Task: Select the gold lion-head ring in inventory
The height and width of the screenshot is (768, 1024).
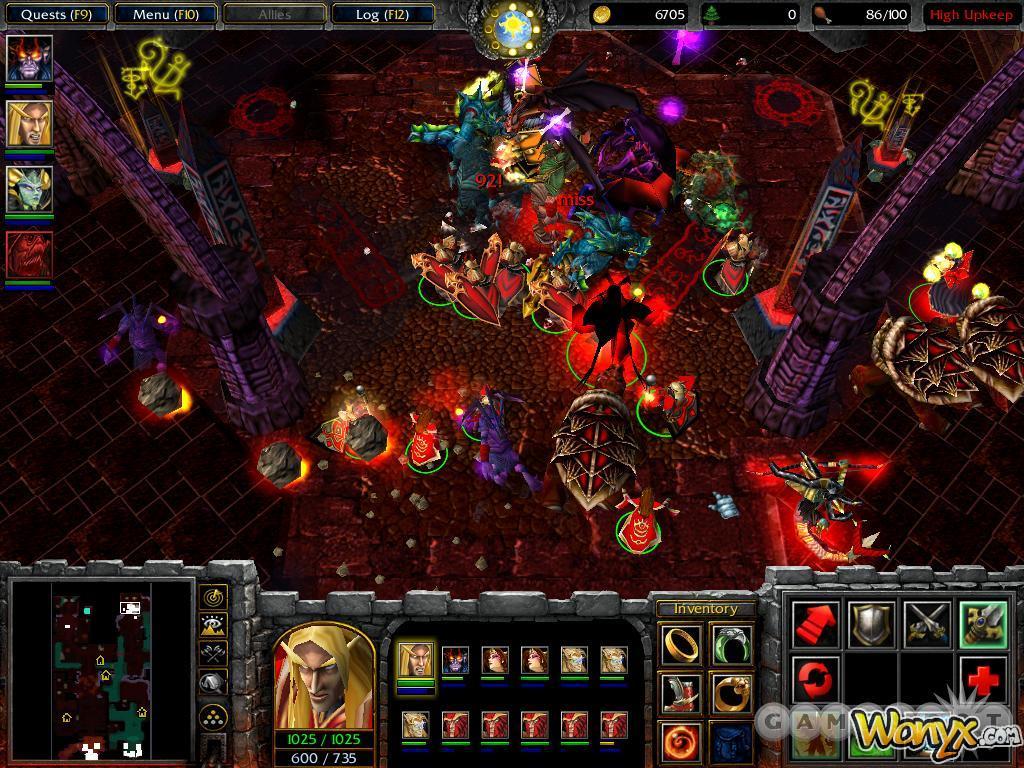Action: click(x=732, y=692)
